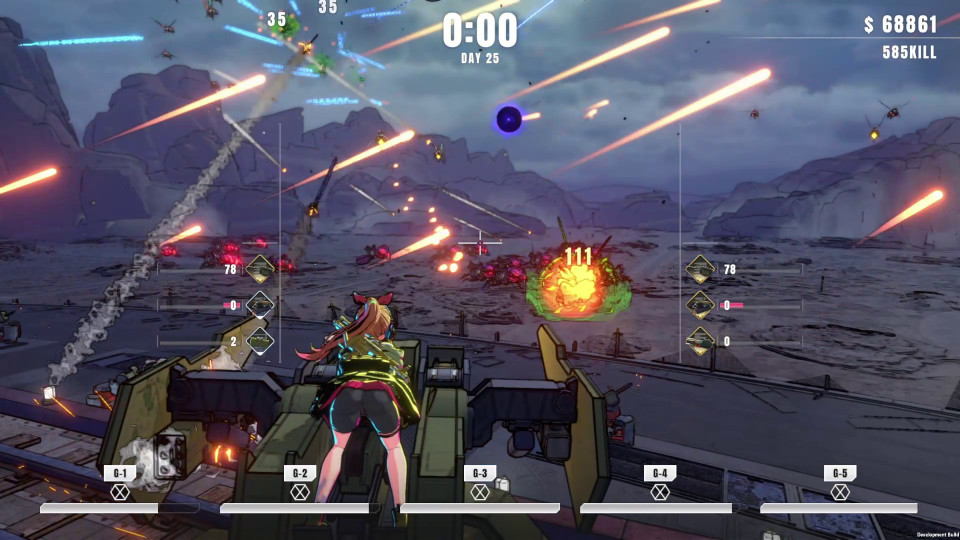Select the G-5 hexagon marker

[x=840, y=492]
